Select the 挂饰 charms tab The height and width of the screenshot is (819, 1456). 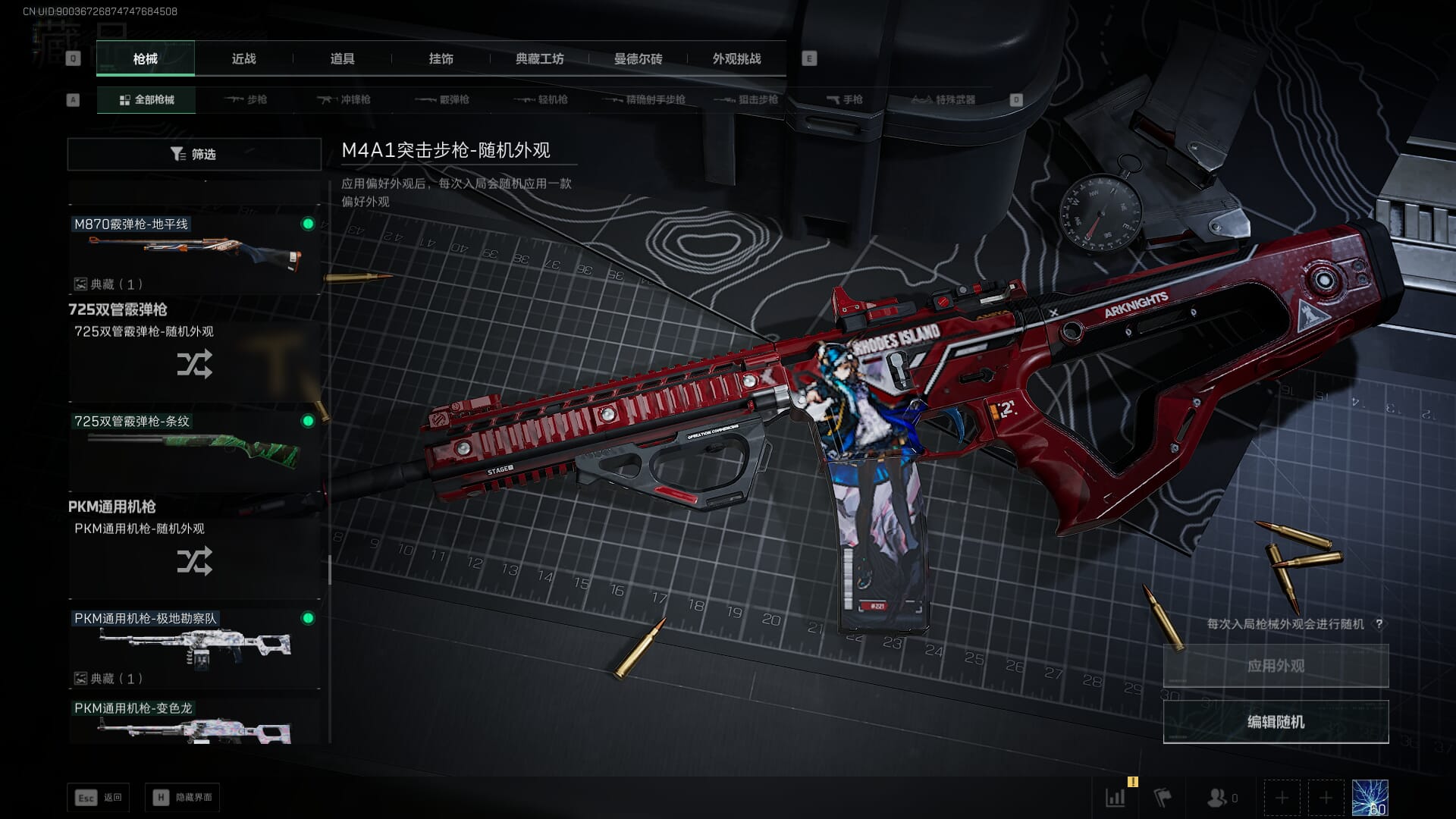tap(441, 58)
